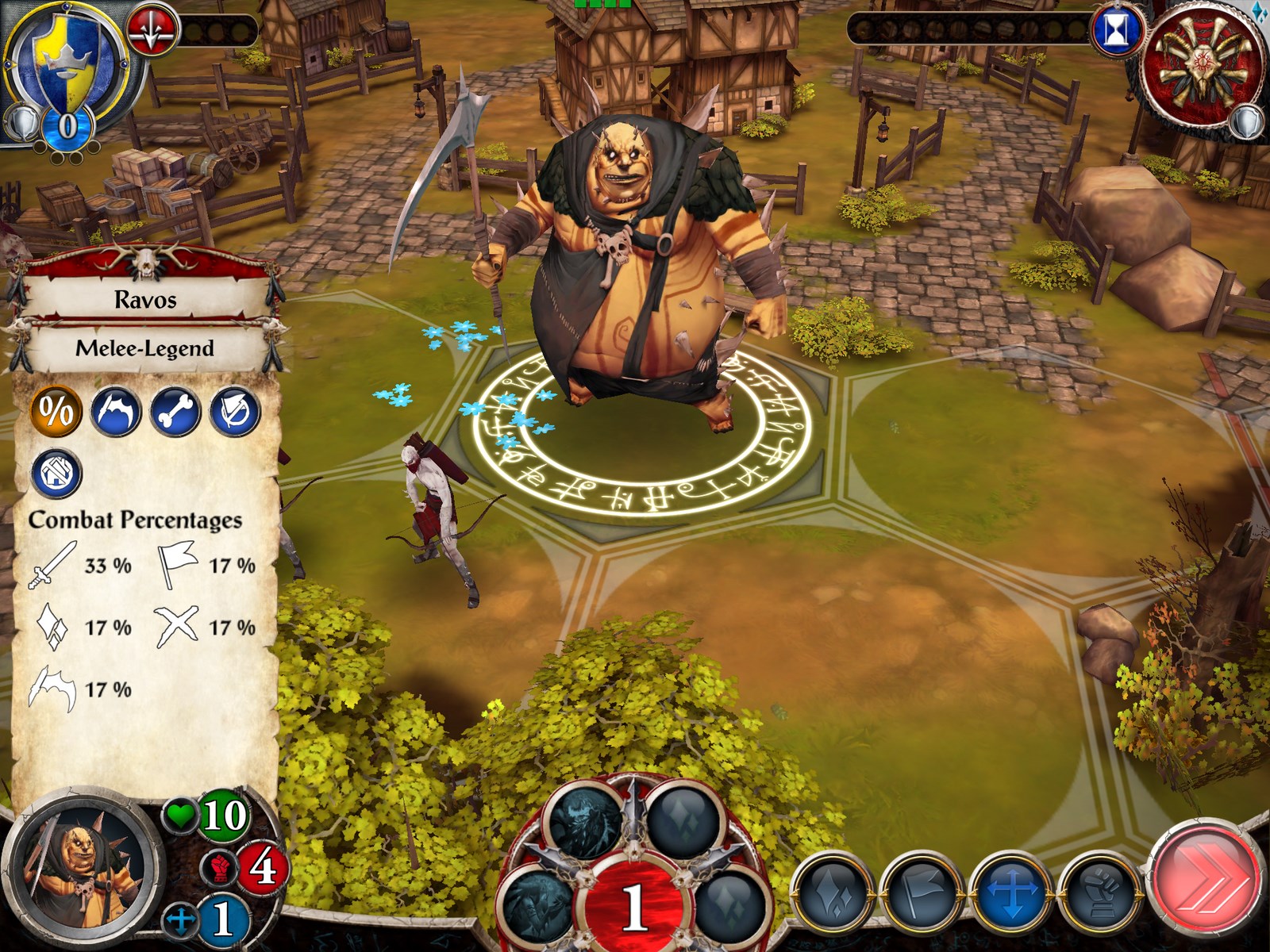Viewport: 1270px width, 952px height.
Task: Click the small silver shield beside player emblem
Action: pos(21,123)
